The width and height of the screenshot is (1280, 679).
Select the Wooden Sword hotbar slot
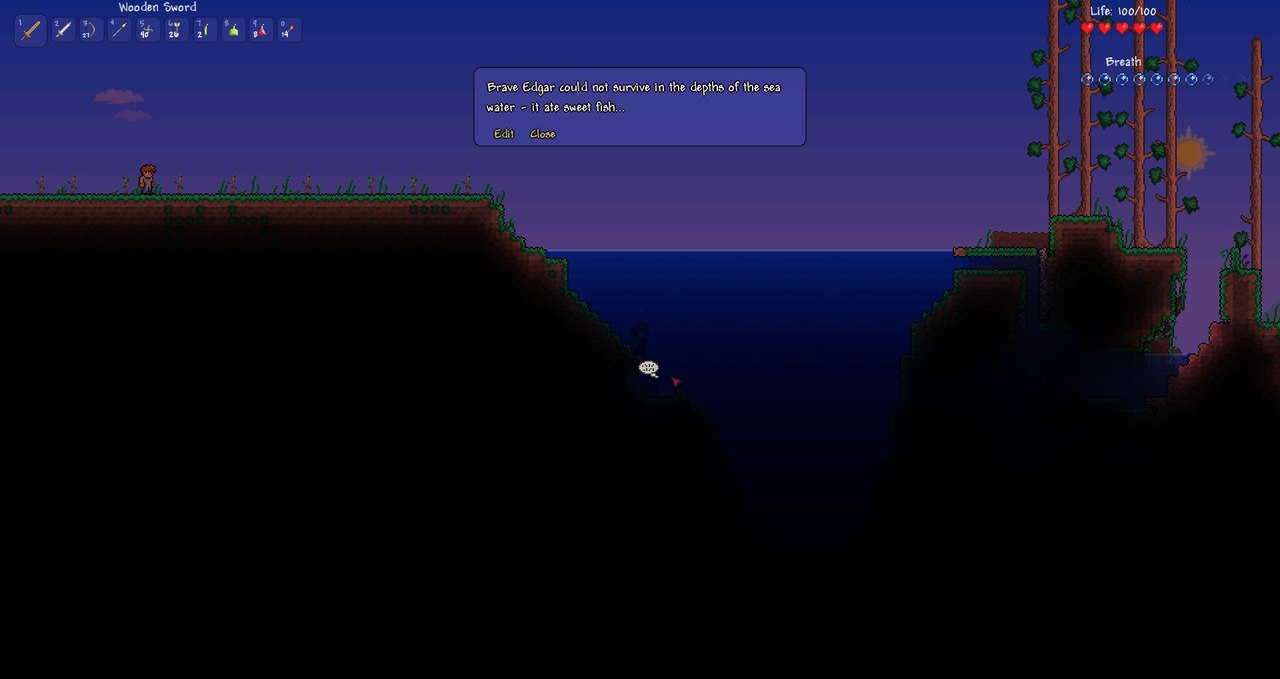(x=31, y=30)
